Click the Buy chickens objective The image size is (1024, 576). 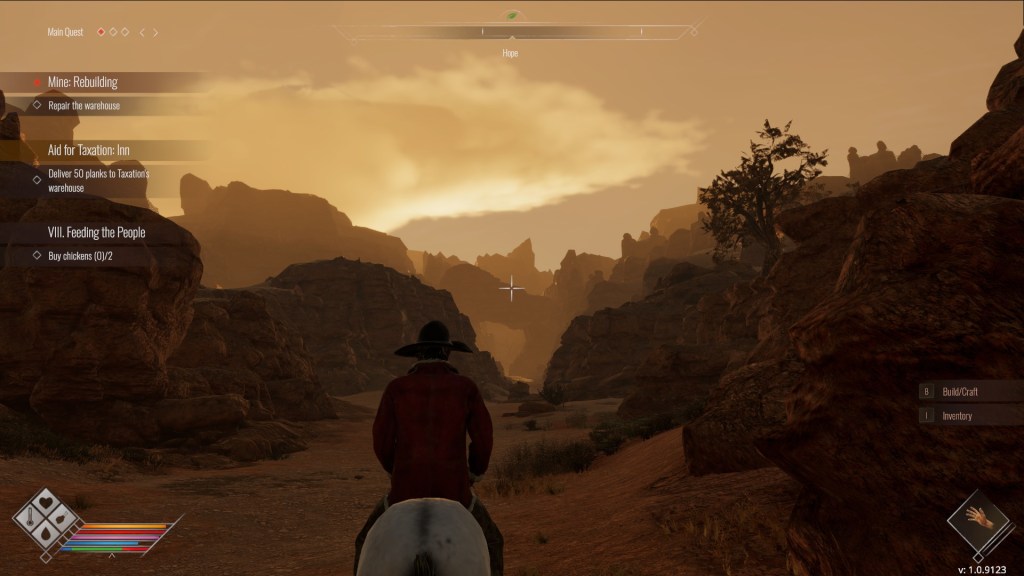80,256
